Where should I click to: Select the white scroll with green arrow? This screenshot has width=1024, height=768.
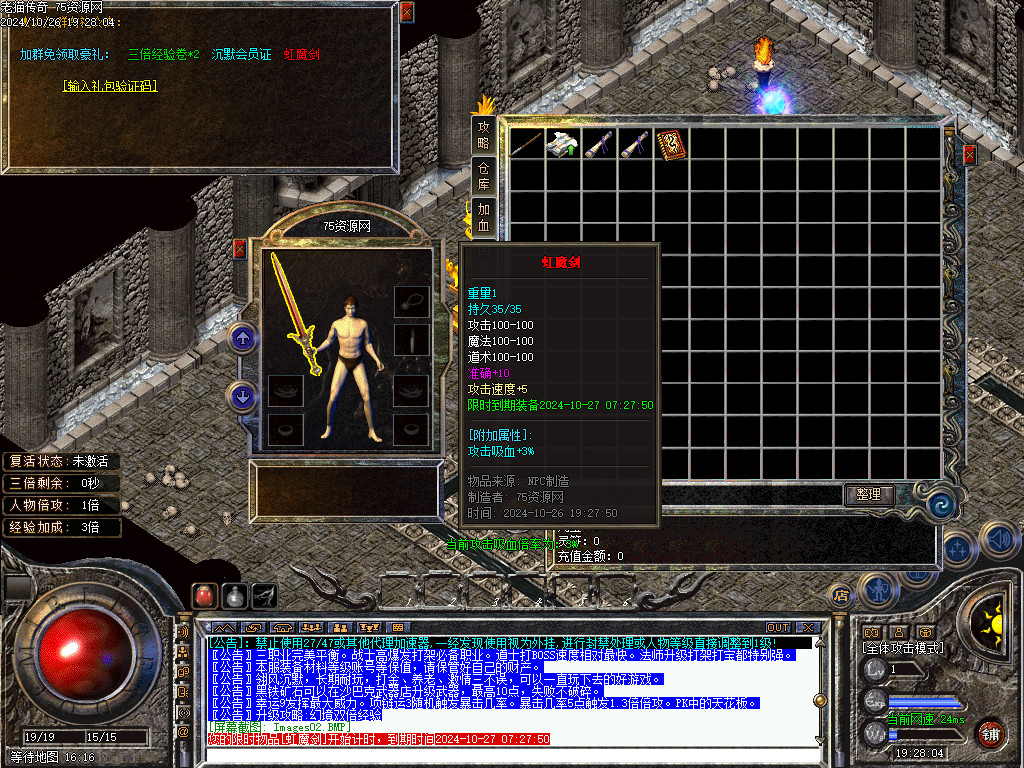click(562, 144)
